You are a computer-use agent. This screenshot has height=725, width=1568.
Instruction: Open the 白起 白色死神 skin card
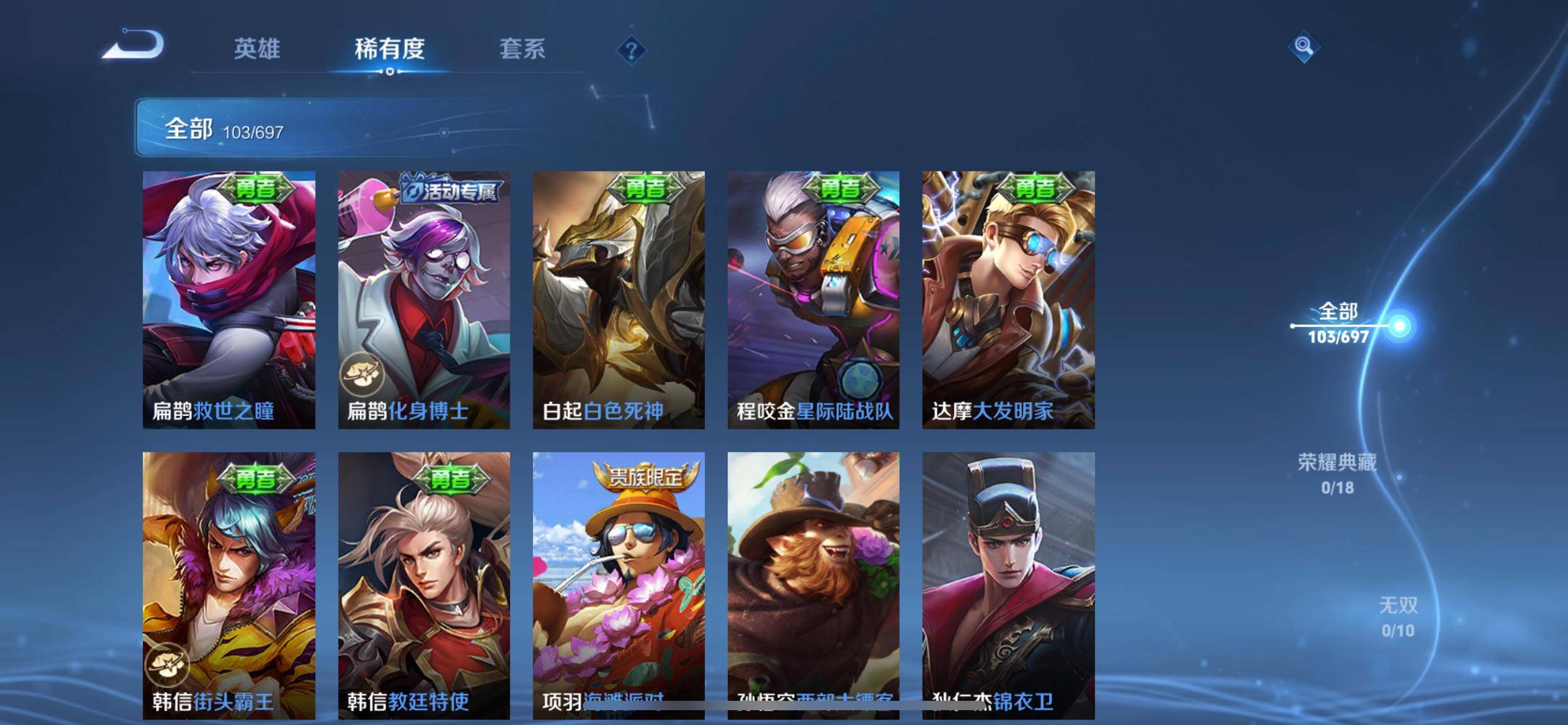pos(619,300)
